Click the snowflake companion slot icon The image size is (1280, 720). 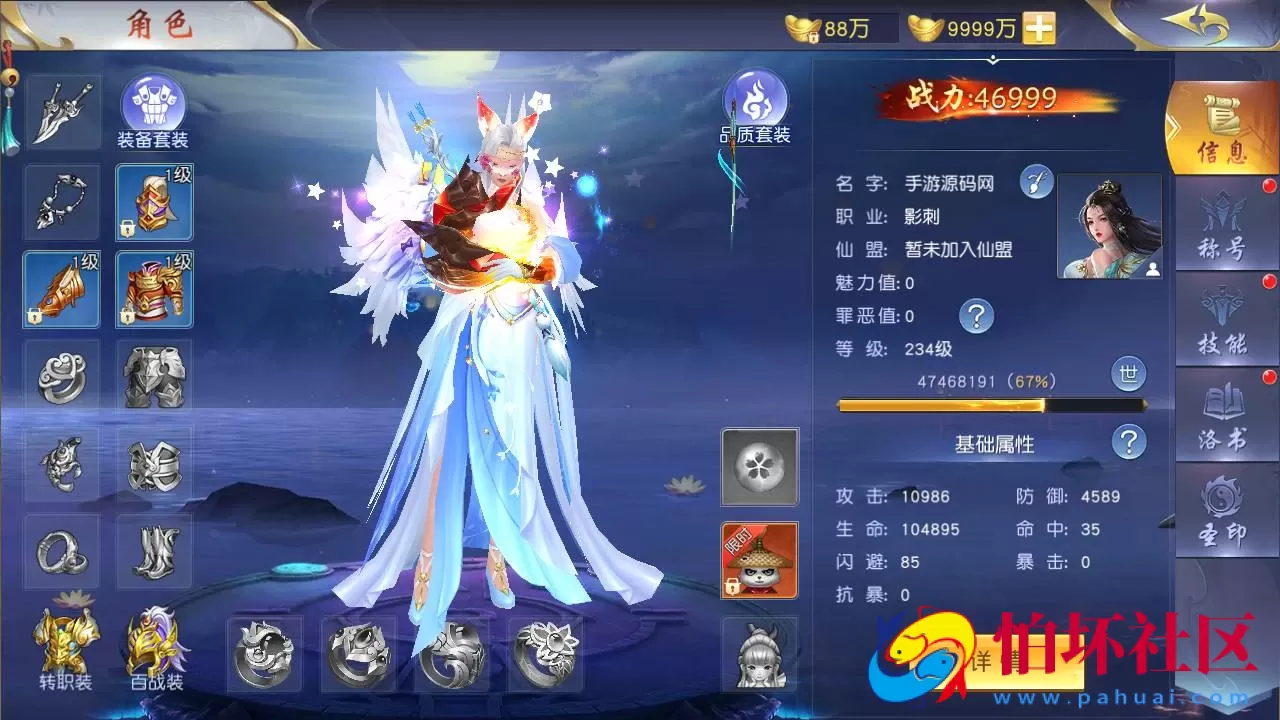pyautogui.click(x=758, y=467)
